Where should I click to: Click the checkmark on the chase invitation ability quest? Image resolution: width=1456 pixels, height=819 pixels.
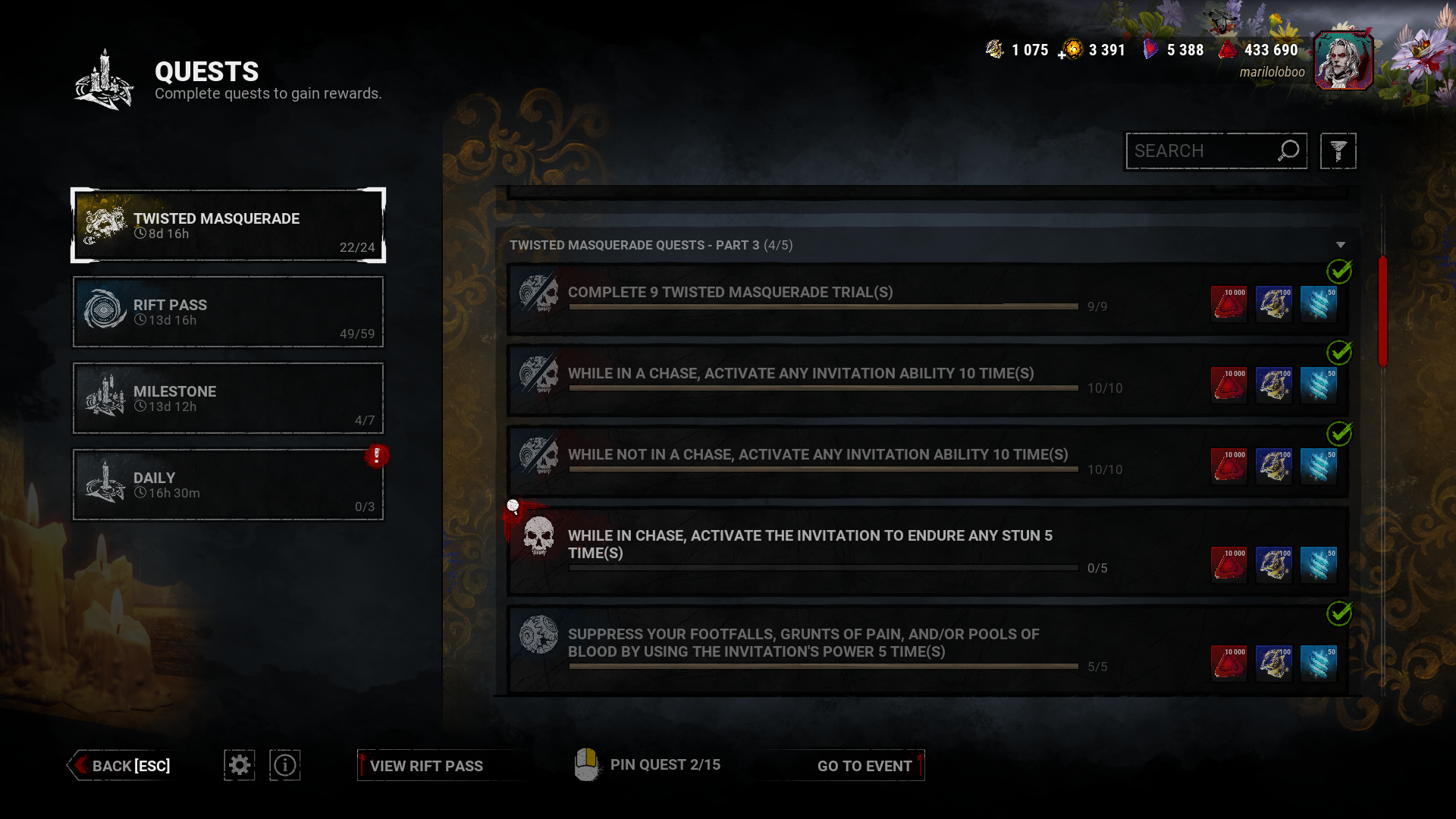pyautogui.click(x=1339, y=353)
